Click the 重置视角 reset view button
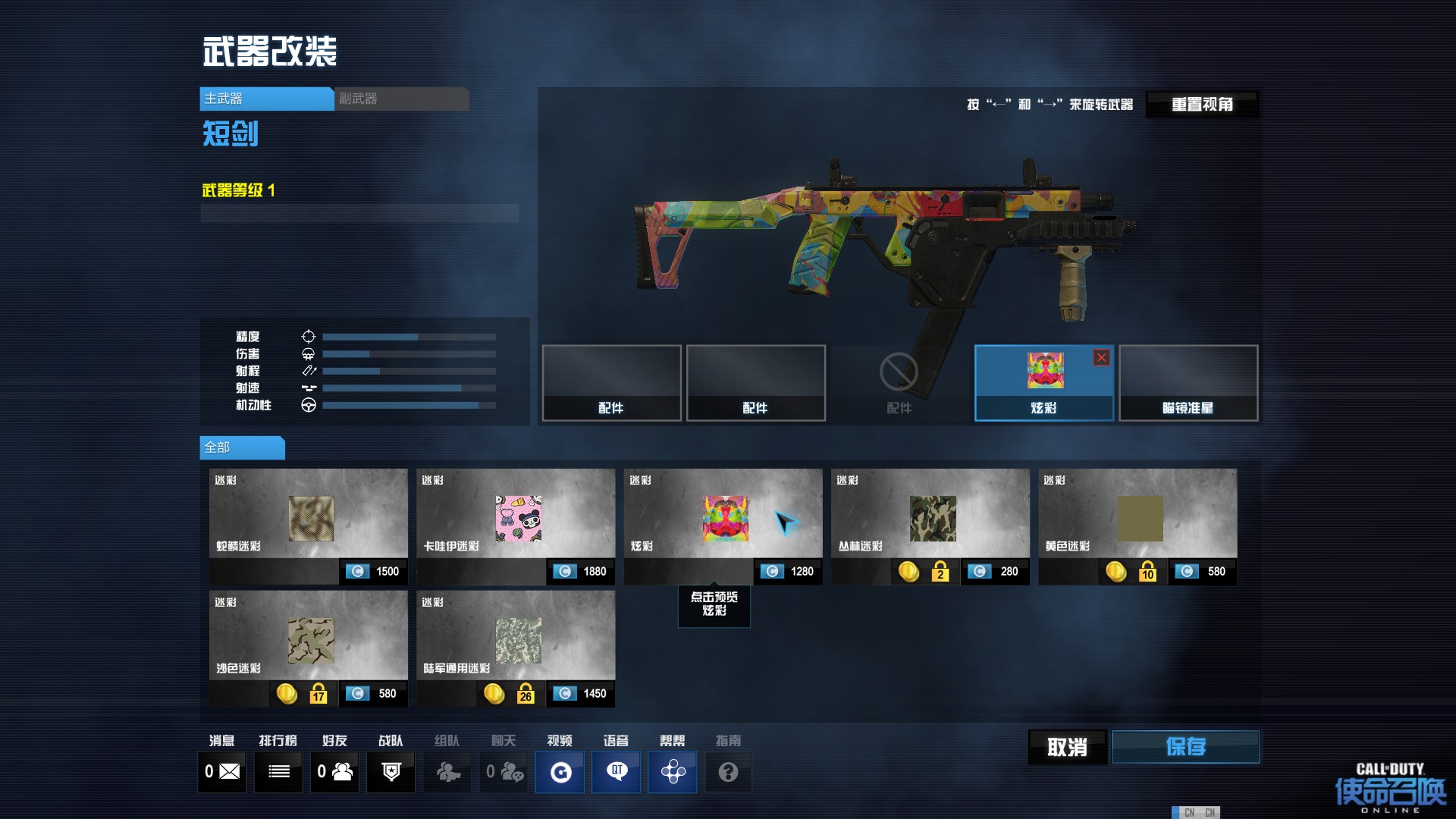Viewport: 1456px width, 819px height. (1202, 105)
